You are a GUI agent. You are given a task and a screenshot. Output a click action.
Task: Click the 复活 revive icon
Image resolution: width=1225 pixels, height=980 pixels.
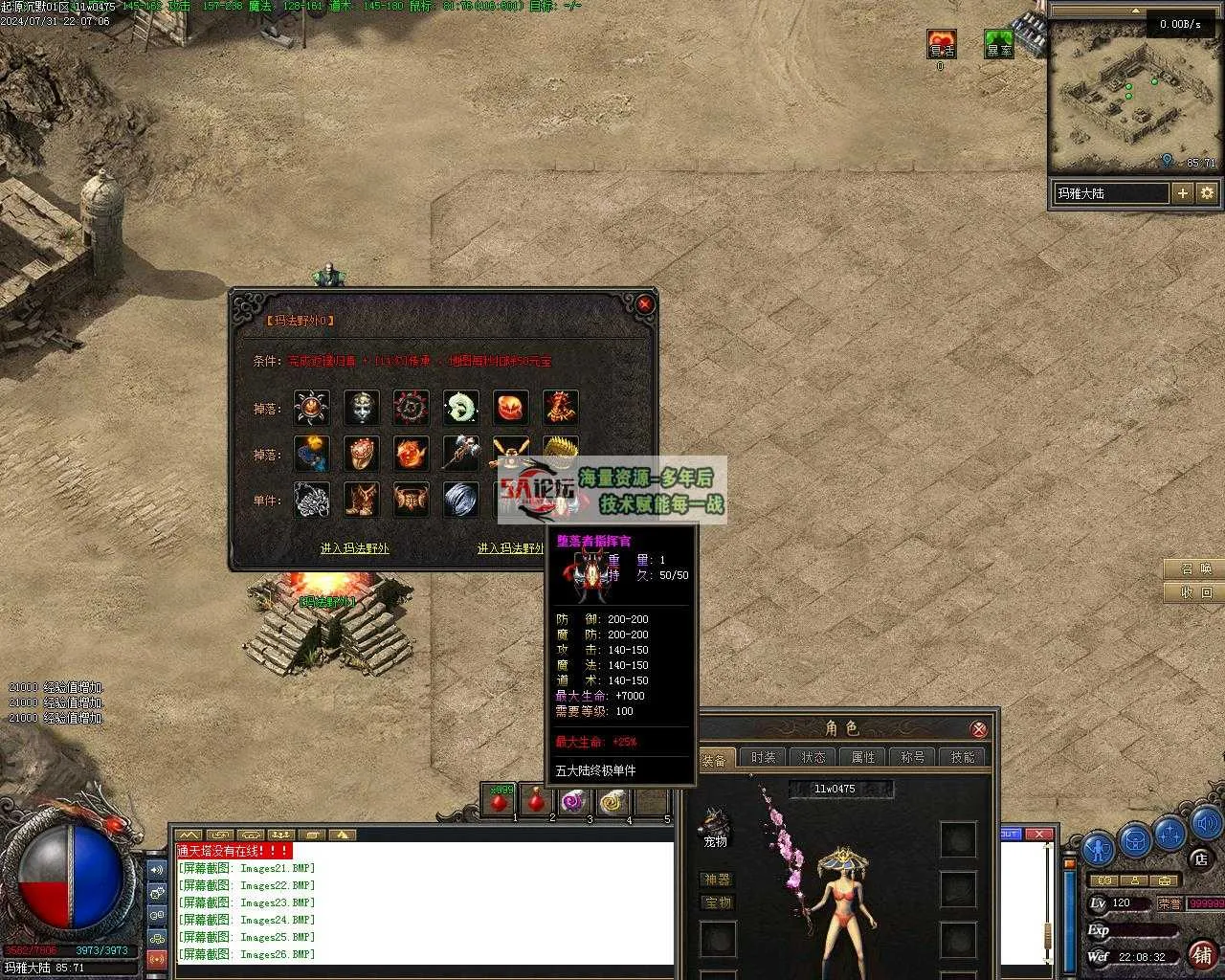[x=942, y=44]
